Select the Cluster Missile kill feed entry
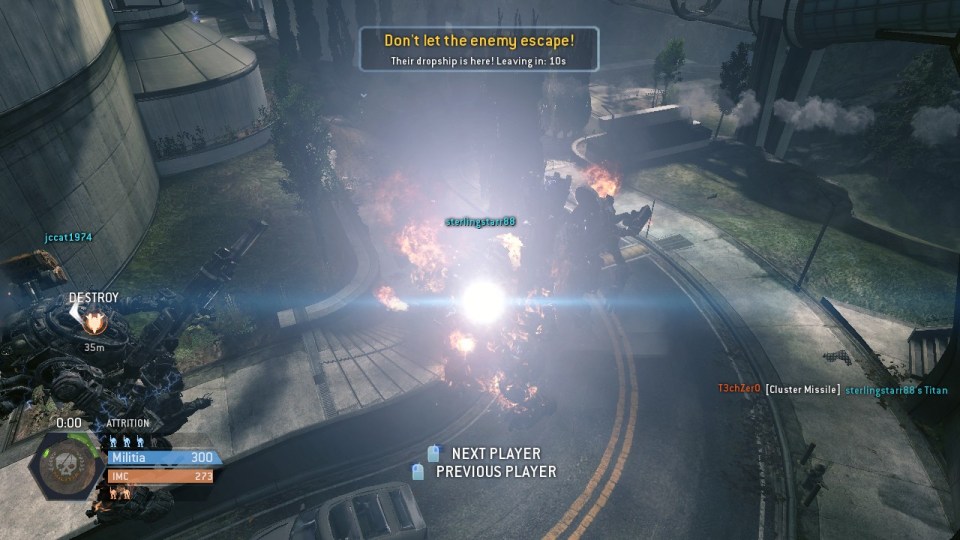The height and width of the screenshot is (540, 960). (803, 389)
